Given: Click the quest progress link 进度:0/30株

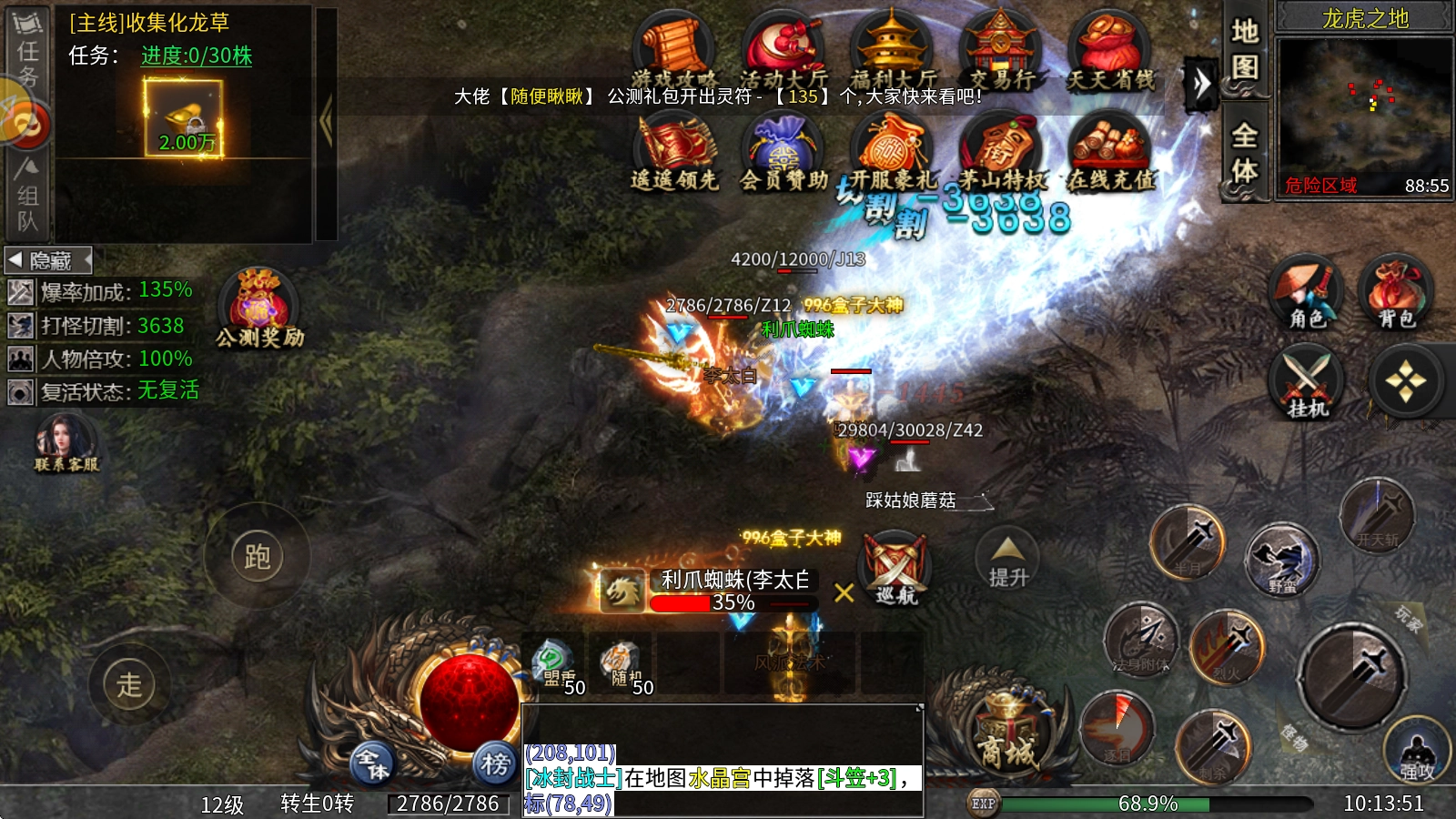Looking at the screenshot, I should [x=197, y=56].
